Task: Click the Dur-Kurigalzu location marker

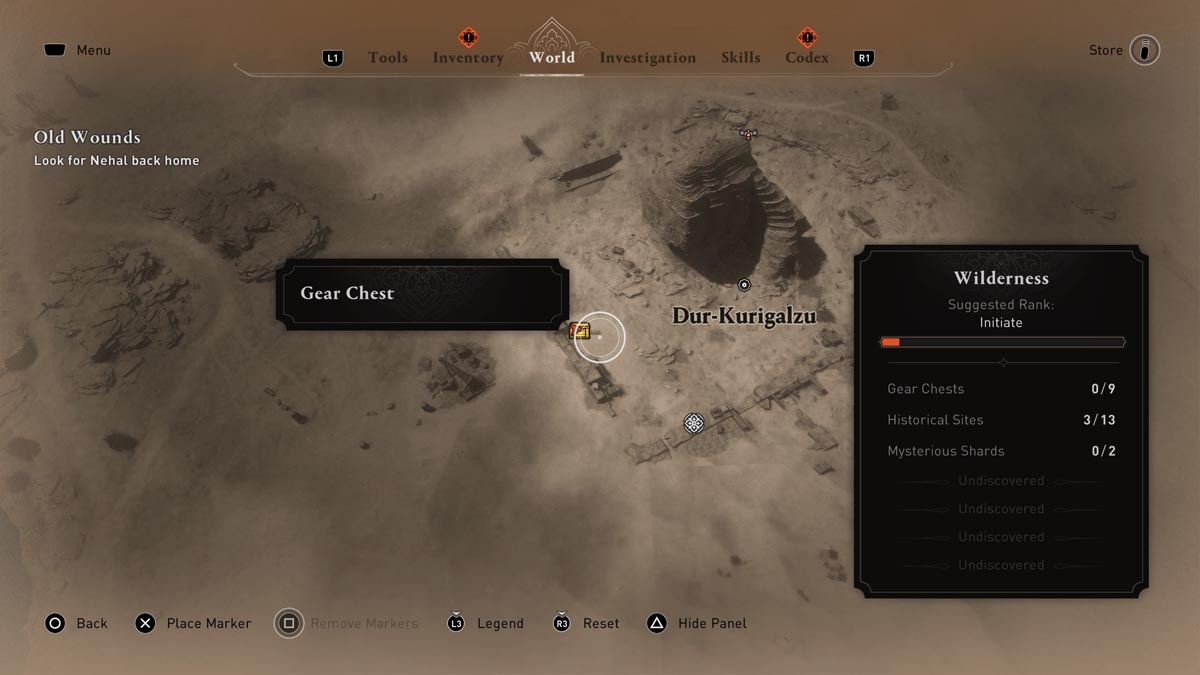Action: [x=743, y=285]
